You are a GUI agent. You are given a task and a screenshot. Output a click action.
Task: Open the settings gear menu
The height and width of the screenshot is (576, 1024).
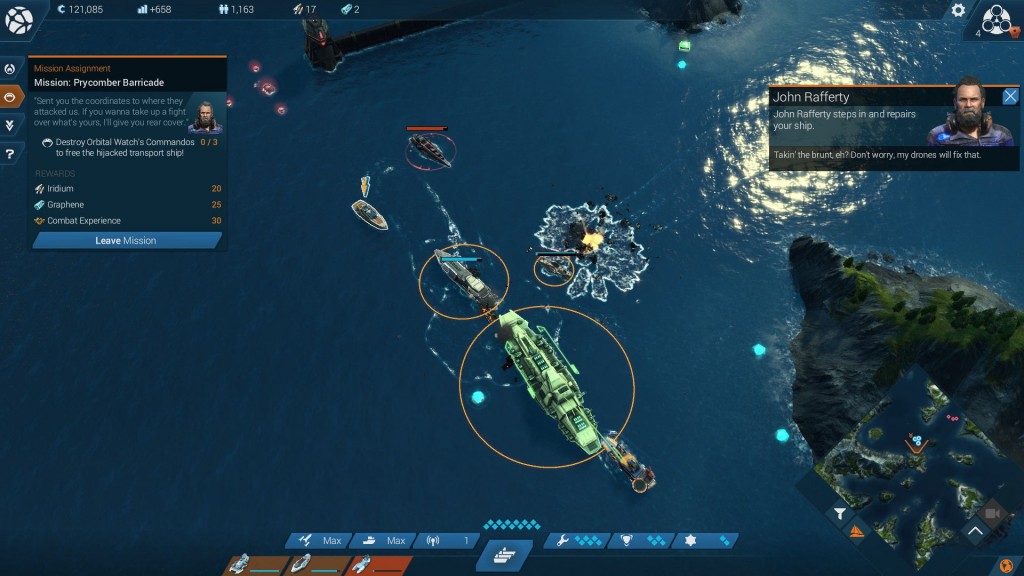tap(958, 11)
